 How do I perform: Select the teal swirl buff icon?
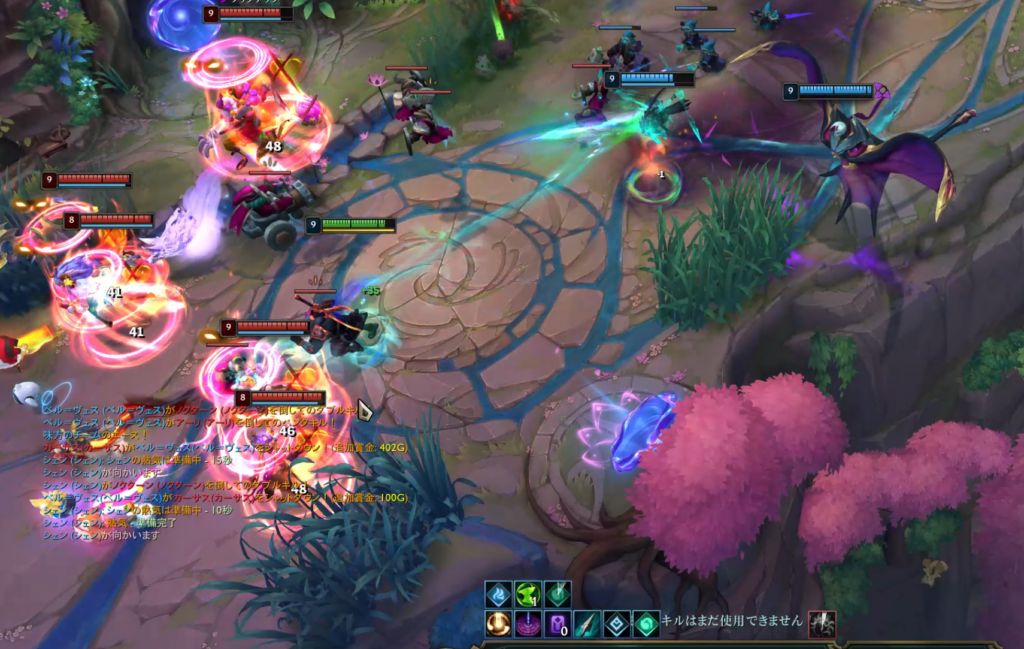coord(646,625)
